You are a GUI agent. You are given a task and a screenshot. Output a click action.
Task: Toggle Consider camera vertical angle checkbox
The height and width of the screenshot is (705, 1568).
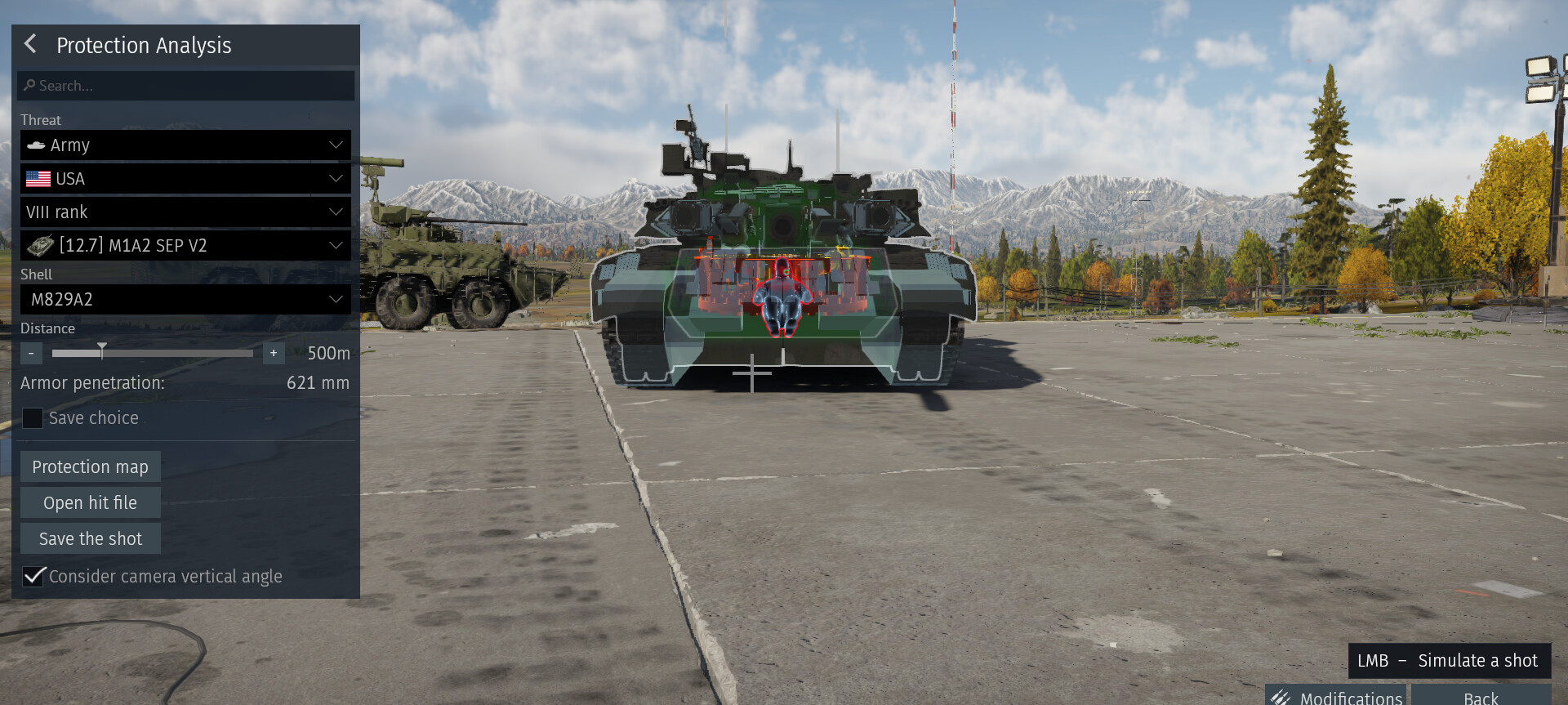click(33, 577)
